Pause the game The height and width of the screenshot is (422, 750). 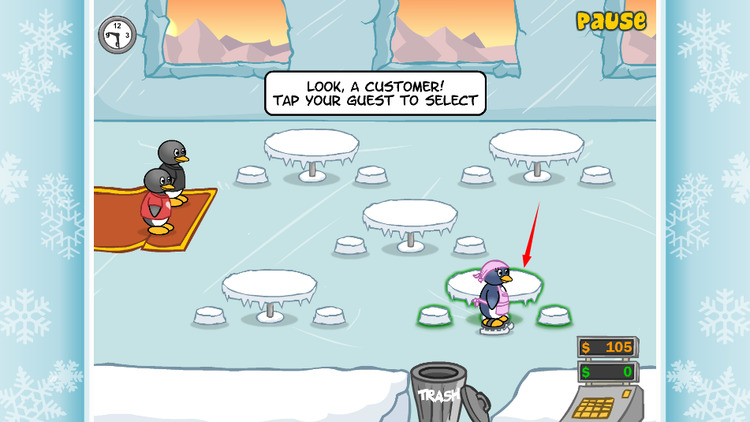click(x=610, y=20)
